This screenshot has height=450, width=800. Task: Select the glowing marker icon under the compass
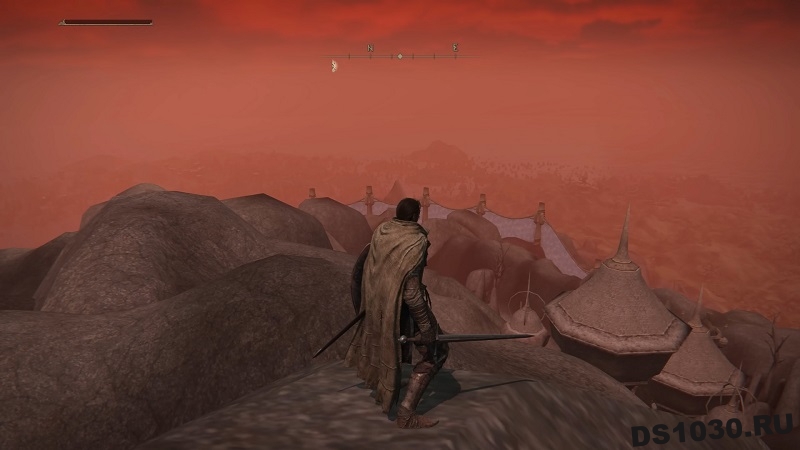(x=333, y=67)
